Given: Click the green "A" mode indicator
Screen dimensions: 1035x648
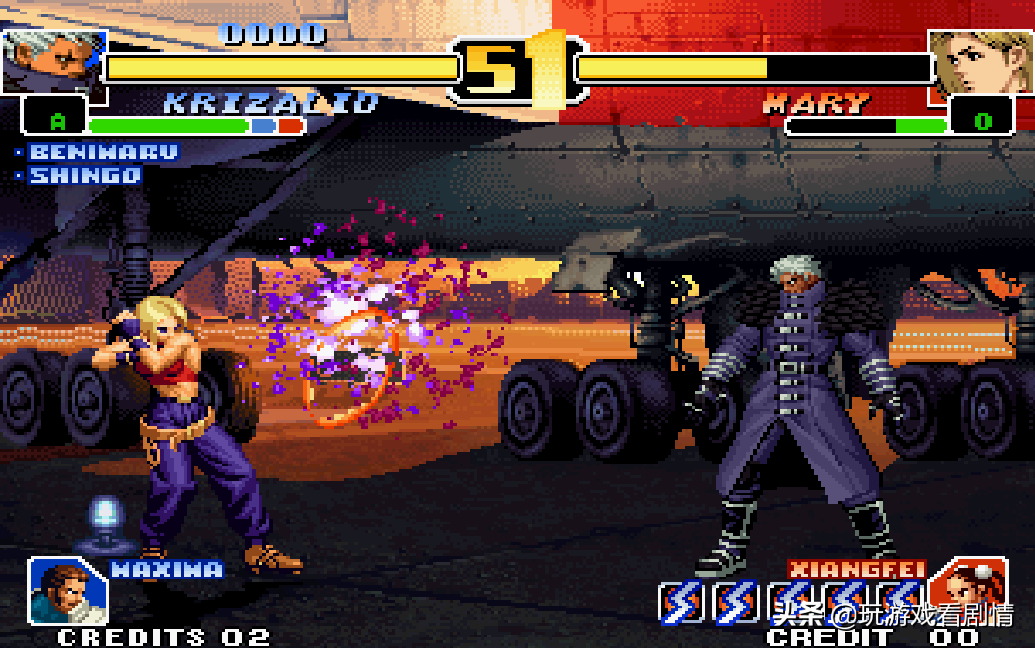Looking at the screenshot, I should click(x=58, y=121).
